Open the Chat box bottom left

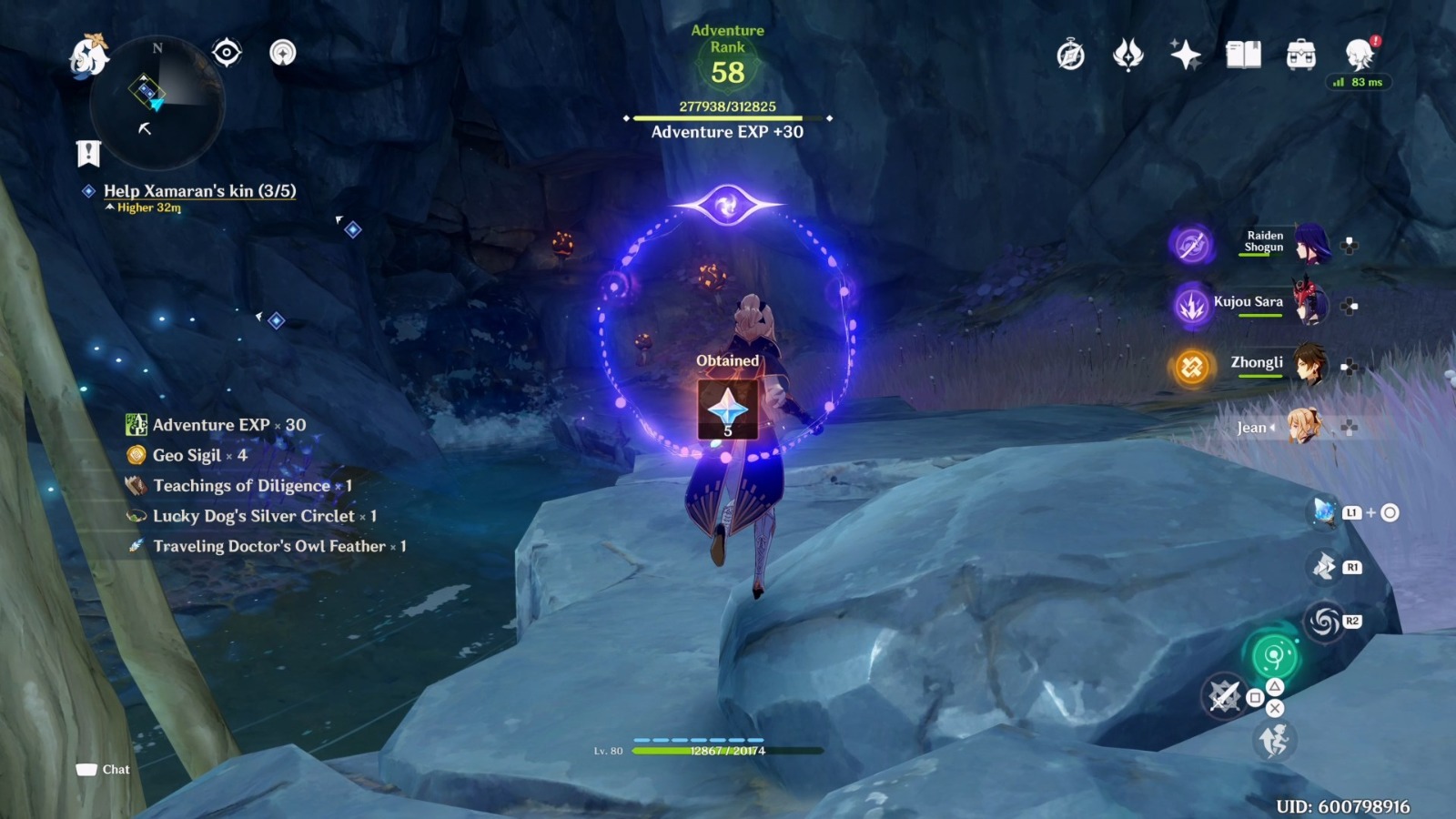(103, 769)
